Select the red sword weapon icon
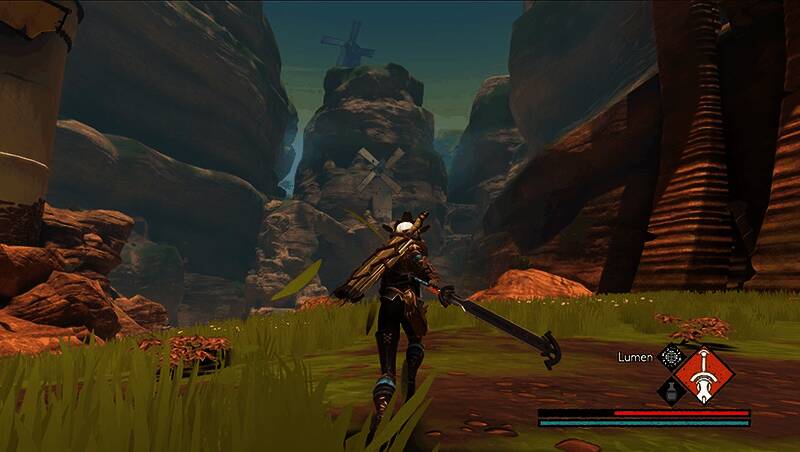800x452 pixels. click(x=705, y=374)
